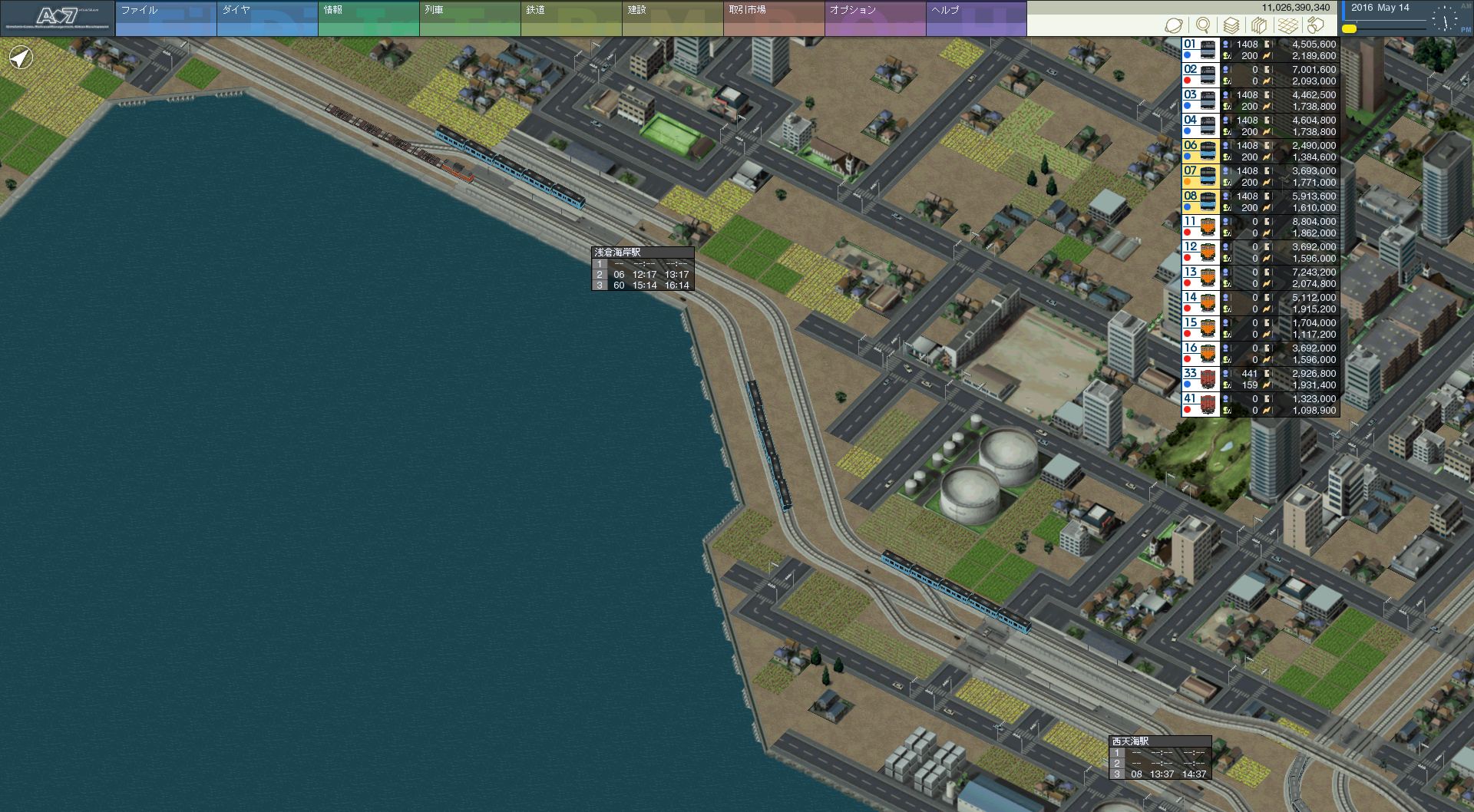Open the ダイヤ (Timetable) menu
The height and width of the screenshot is (812, 1474).
click(267, 18)
